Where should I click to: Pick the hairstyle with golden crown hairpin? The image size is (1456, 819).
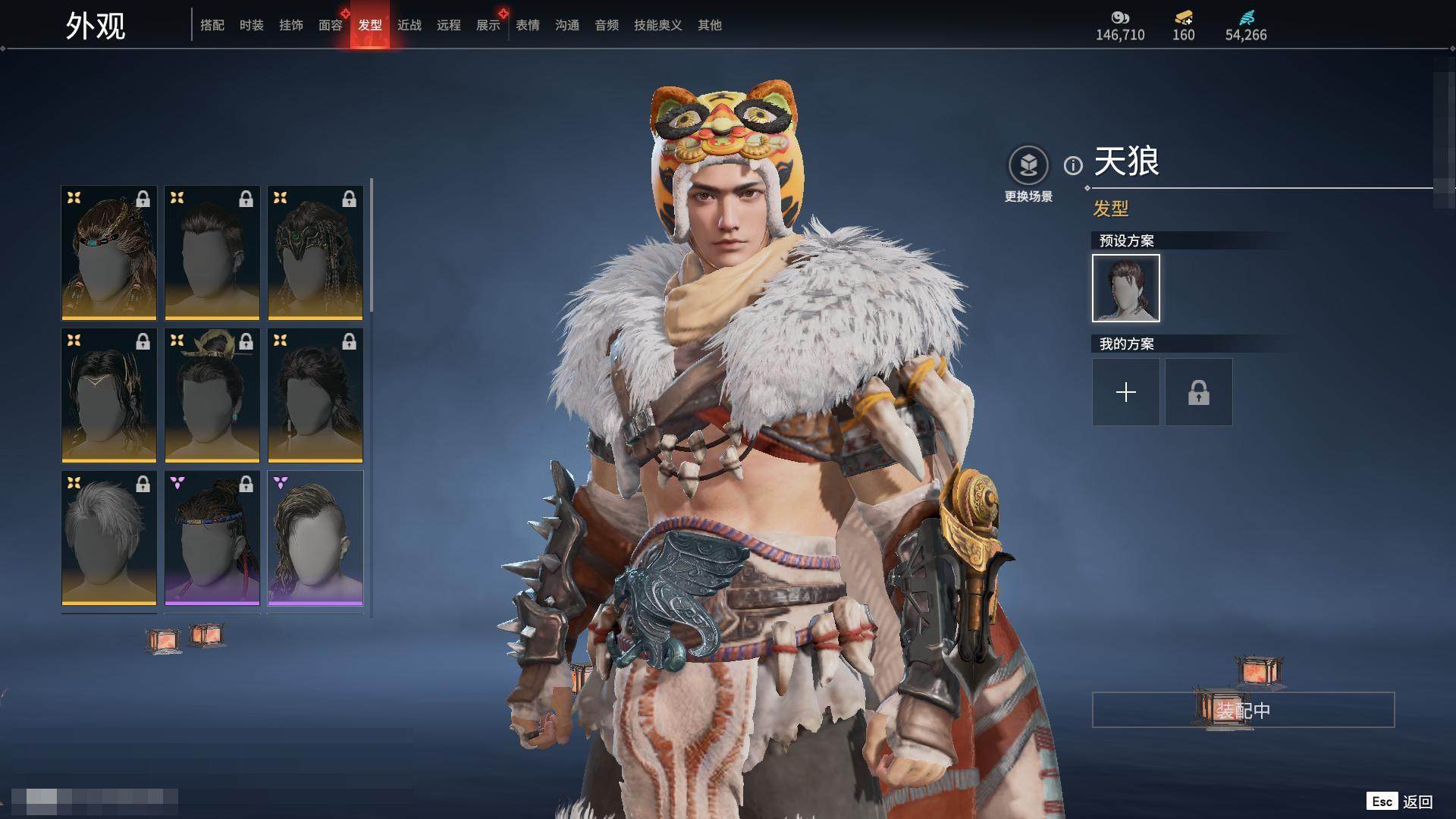click(212, 395)
